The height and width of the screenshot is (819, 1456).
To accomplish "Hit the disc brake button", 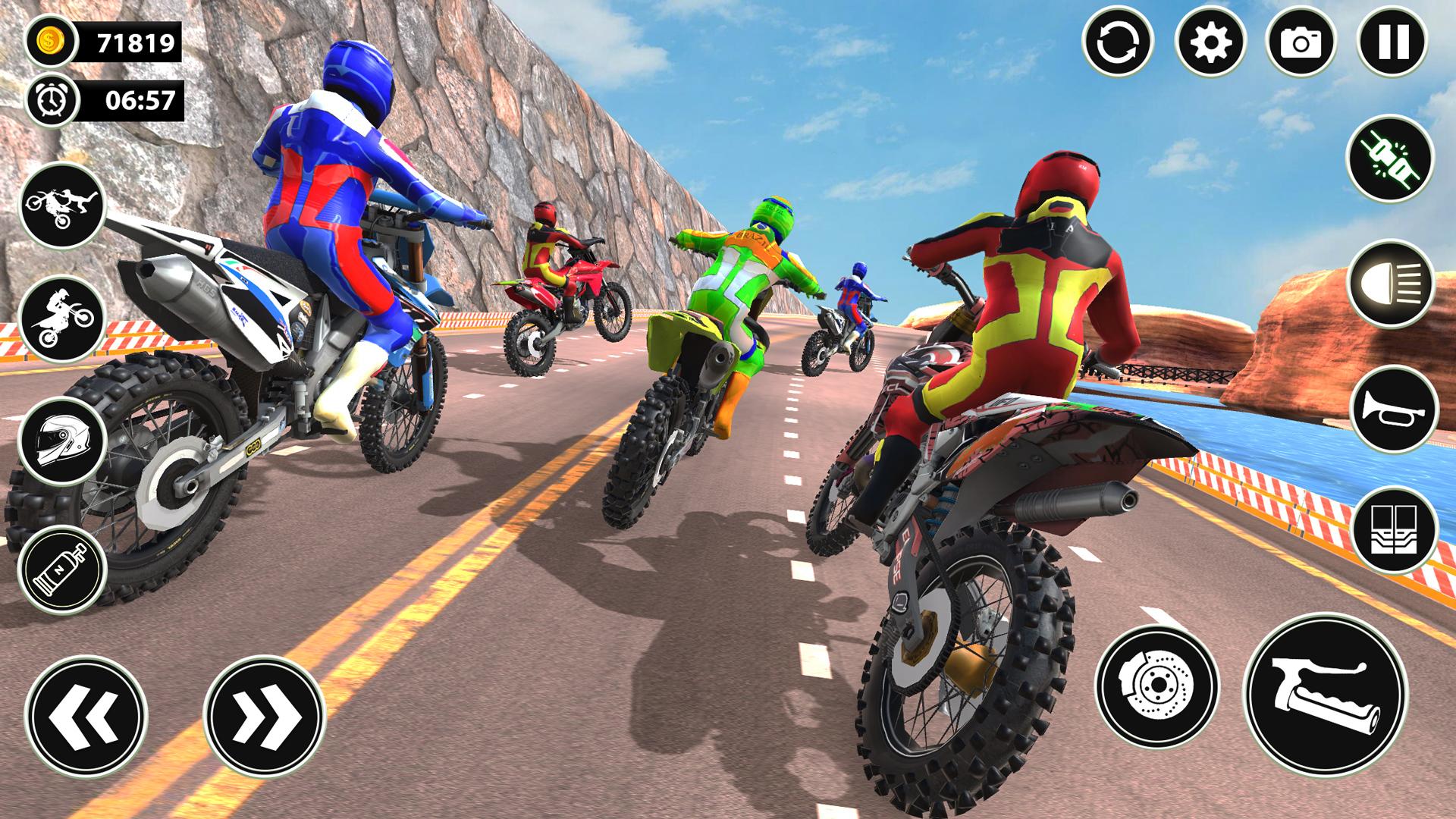I will (x=1156, y=687).
